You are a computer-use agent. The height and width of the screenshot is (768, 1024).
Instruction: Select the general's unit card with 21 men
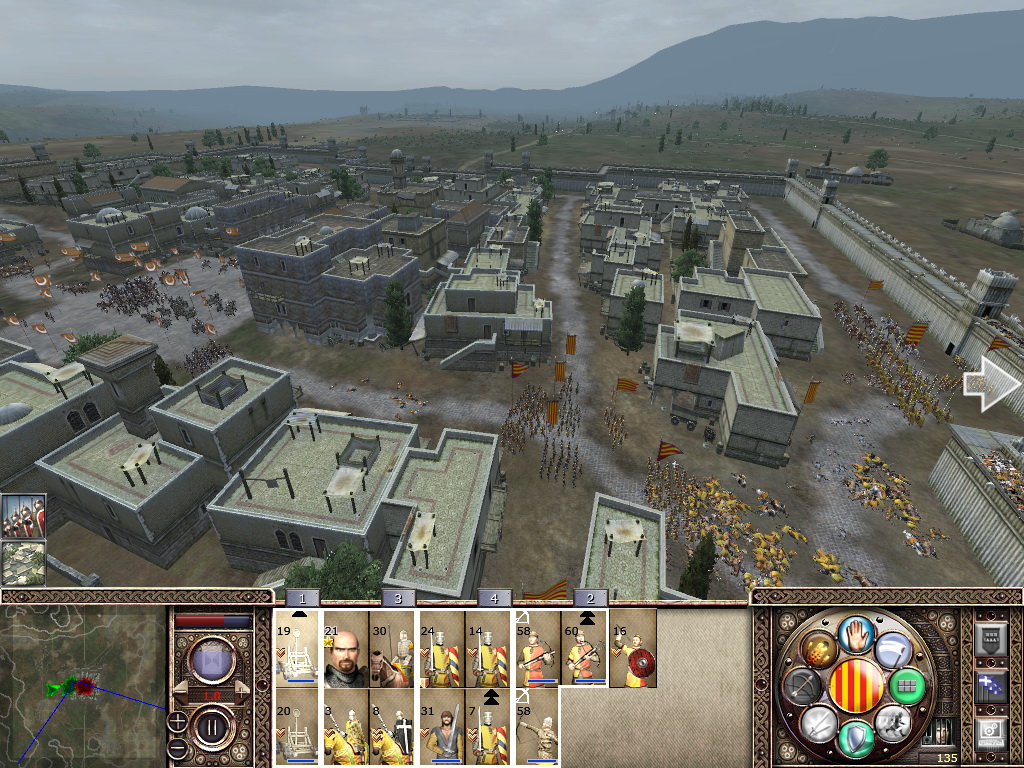pyautogui.click(x=345, y=650)
